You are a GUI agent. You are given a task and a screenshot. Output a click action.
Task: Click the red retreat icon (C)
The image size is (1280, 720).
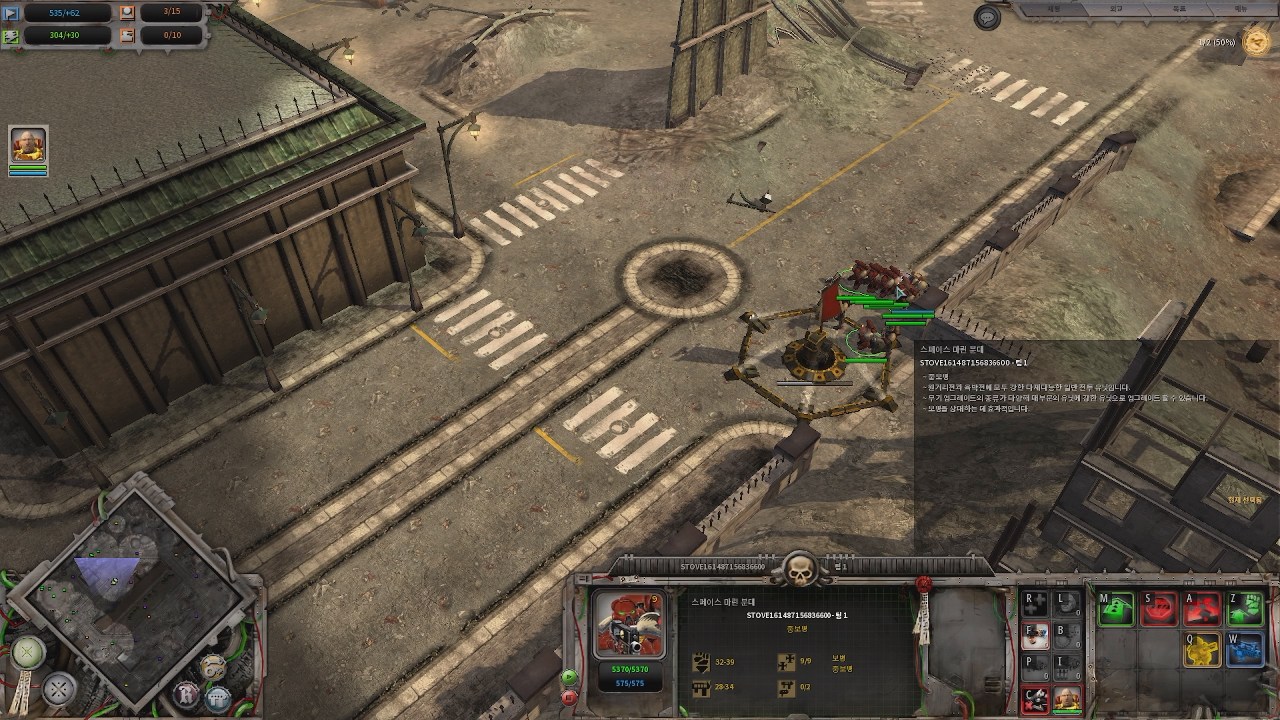coord(1036,700)
